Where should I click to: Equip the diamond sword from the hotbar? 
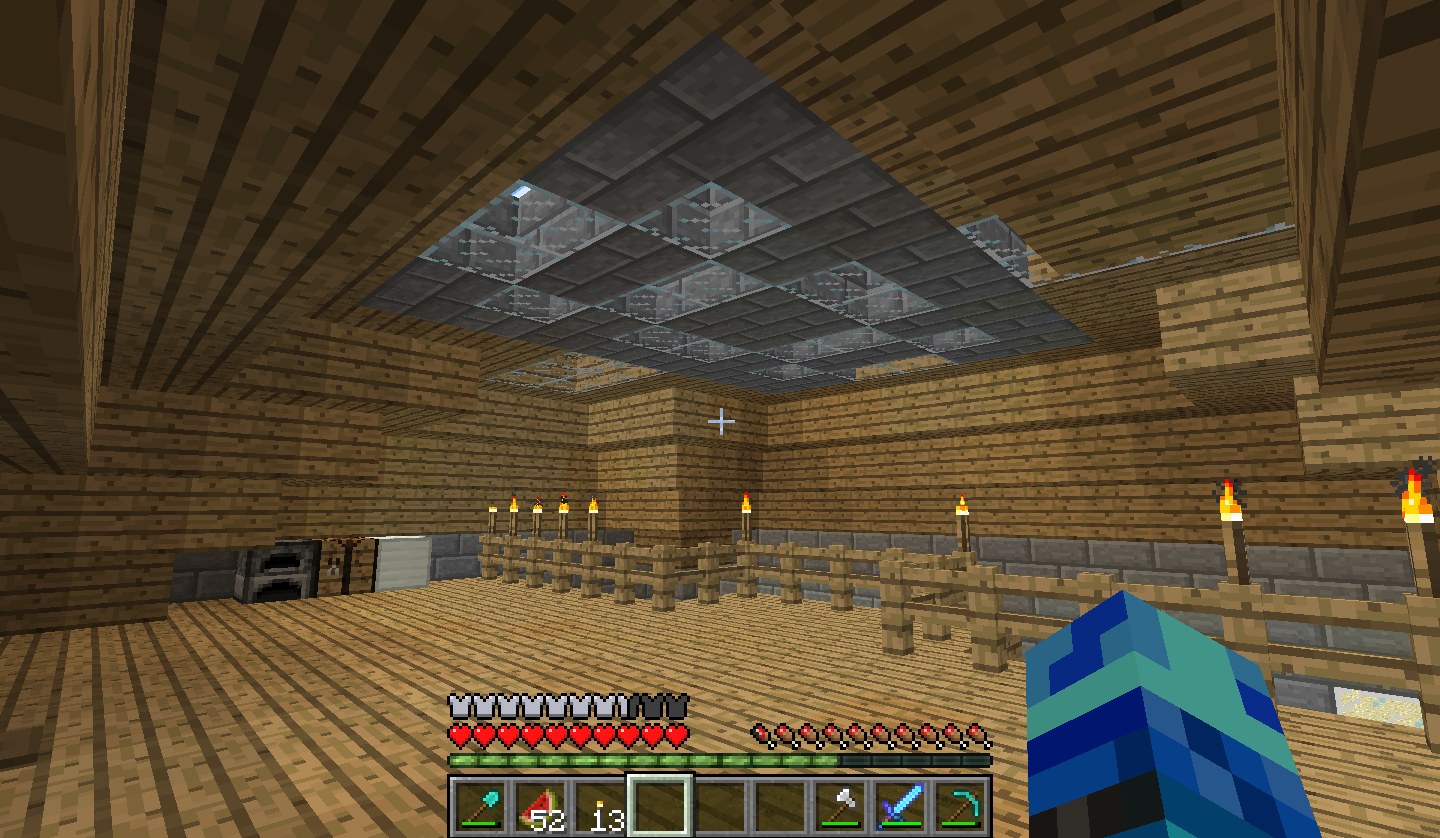coord(900,806)
